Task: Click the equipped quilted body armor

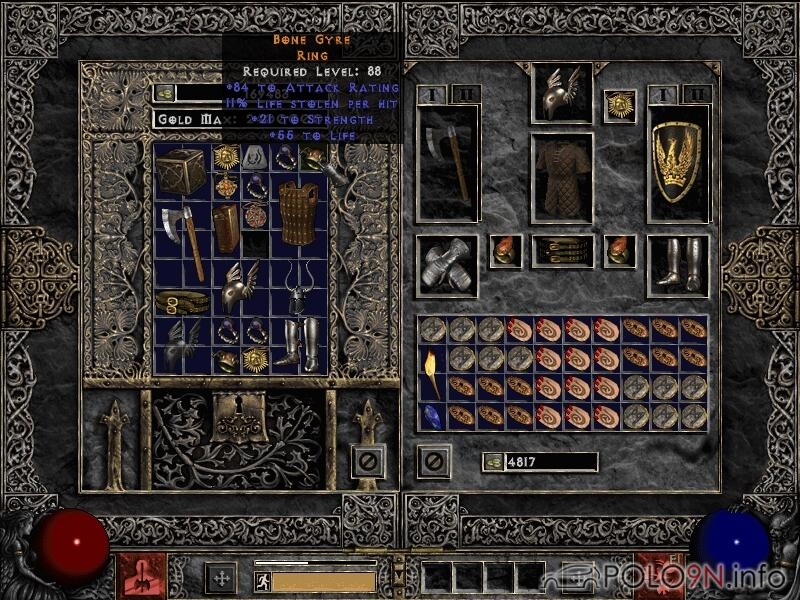Action: point(561,178)
